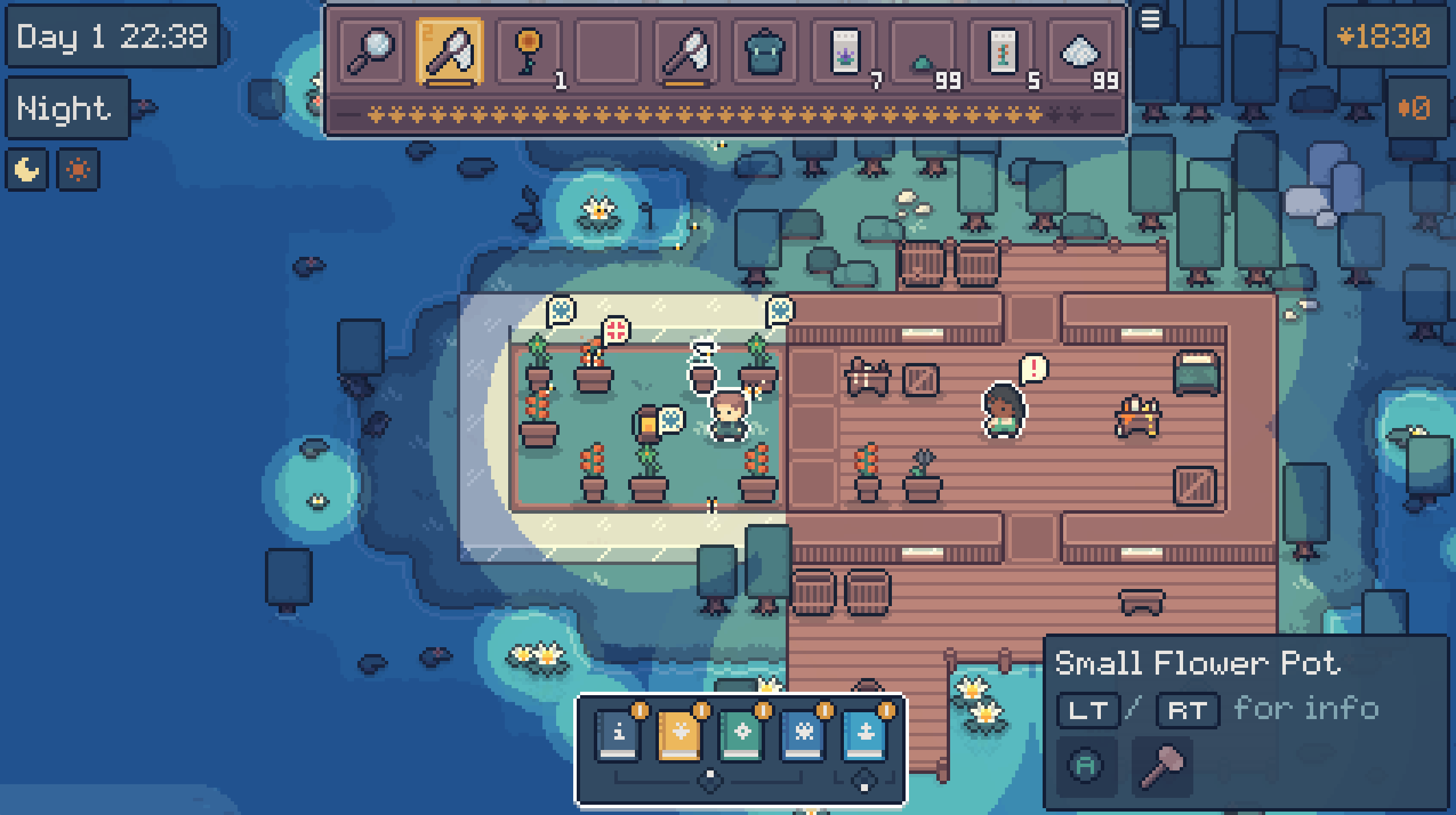Image resolution: width=1456 pixels, height=815 pixels.
Task: Choose the white pile stack of 99
Action: 1080,52
